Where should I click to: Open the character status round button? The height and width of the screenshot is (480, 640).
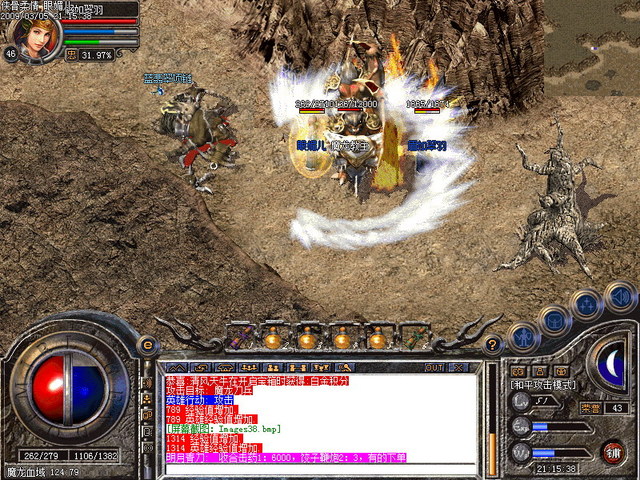tap(523, 336)
